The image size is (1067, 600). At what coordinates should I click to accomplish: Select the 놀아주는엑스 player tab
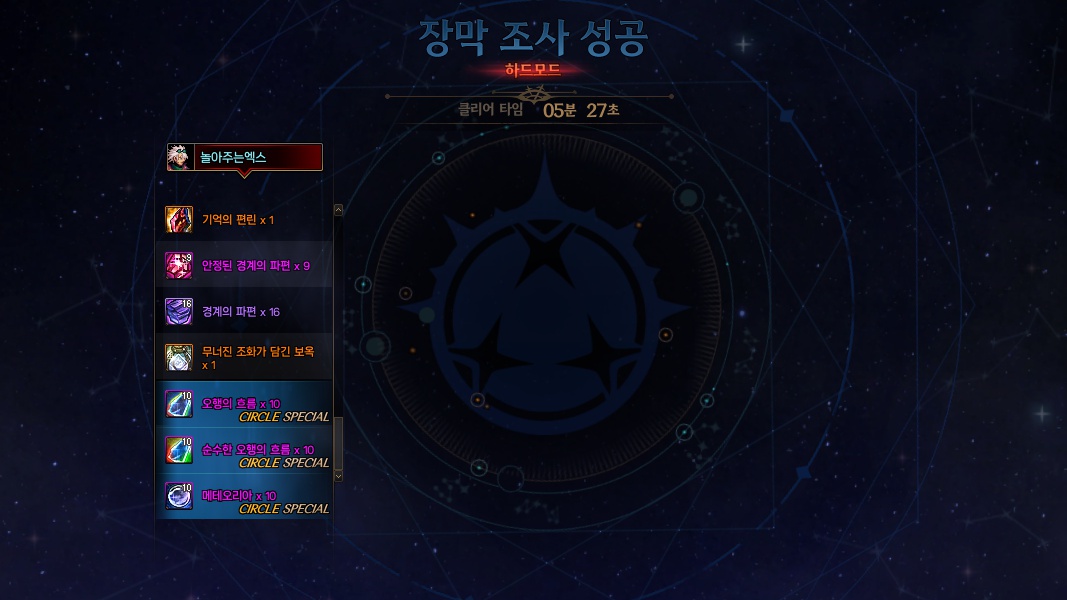coord(244,158)
